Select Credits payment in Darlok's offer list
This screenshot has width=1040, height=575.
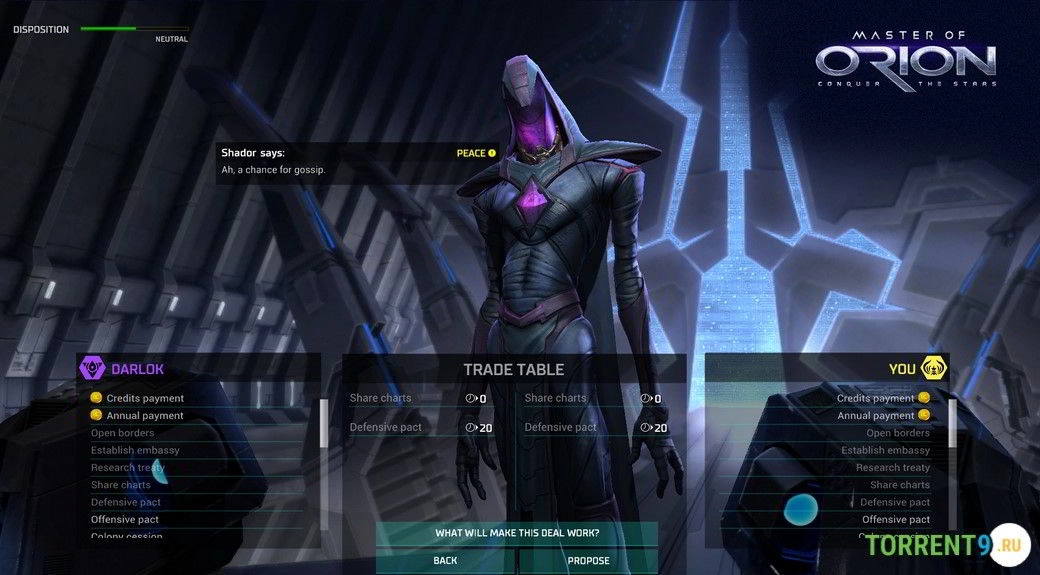(x=145, y=398)
